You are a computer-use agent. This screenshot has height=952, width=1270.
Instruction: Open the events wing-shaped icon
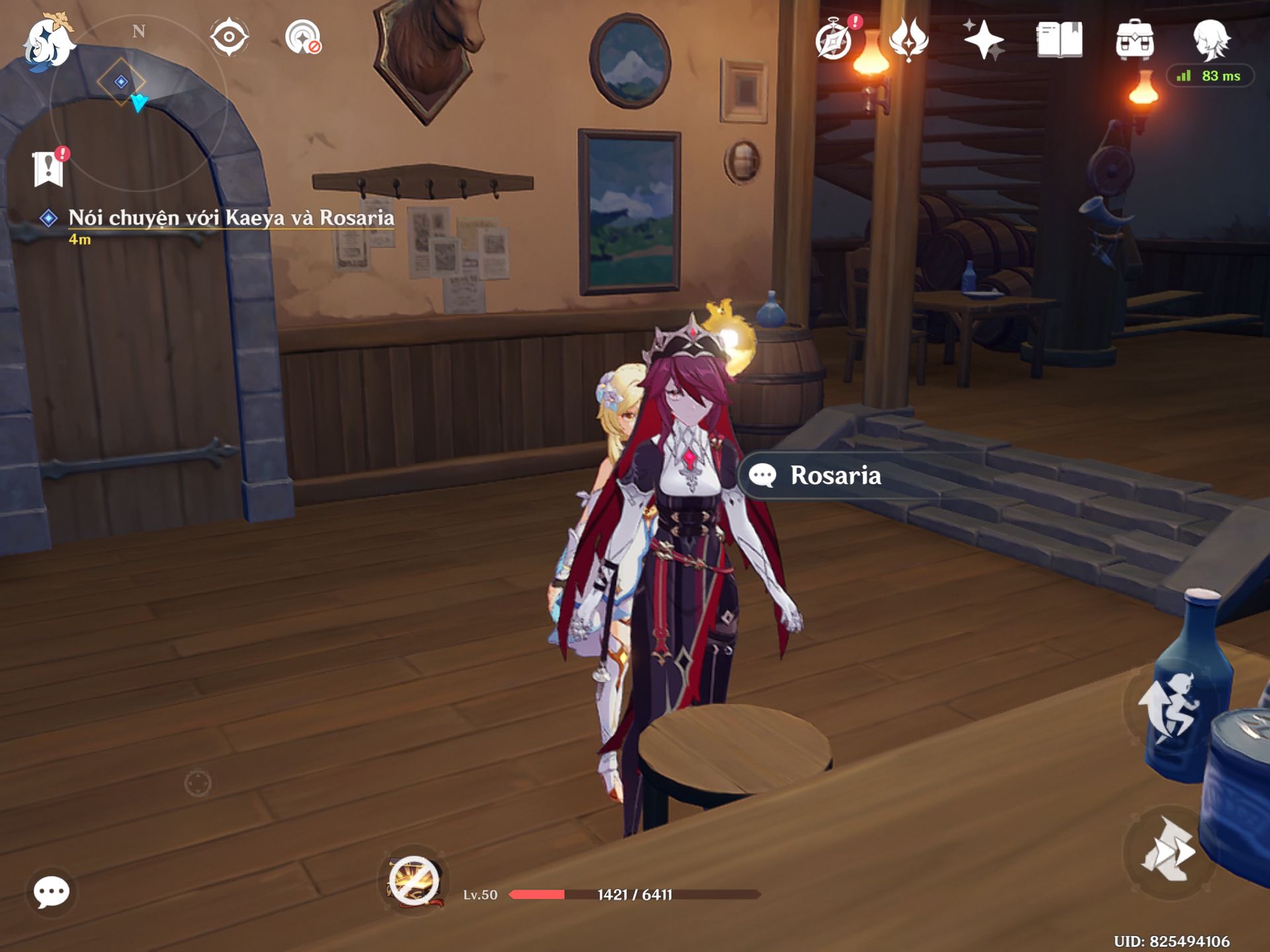point(909,40)
